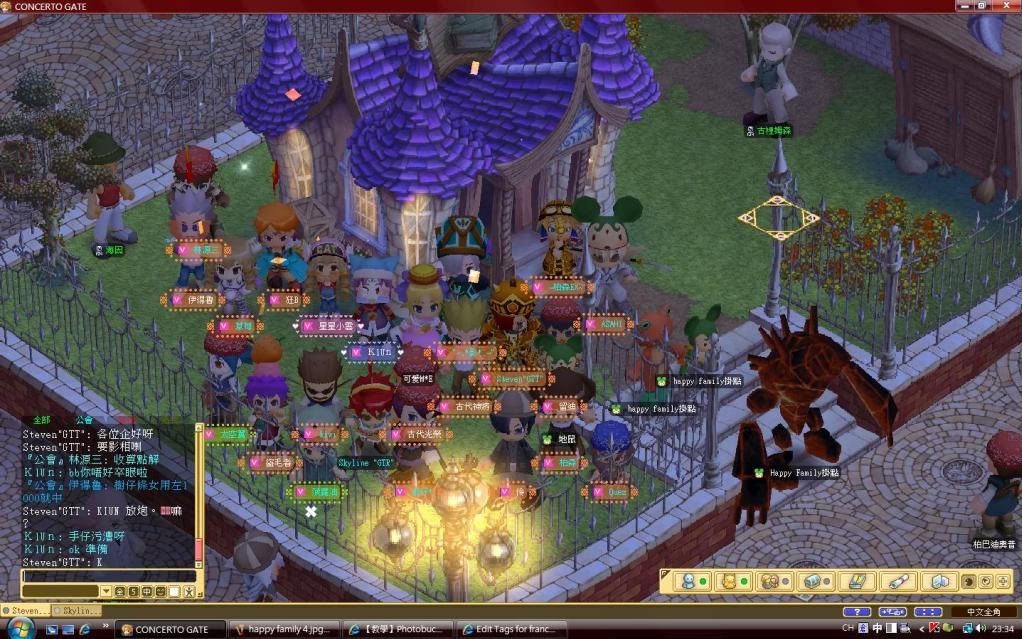Screen dimensions: 1022x639
Task: Click the question mark help button
Action: pyautogui.click(x=856, y=611)
